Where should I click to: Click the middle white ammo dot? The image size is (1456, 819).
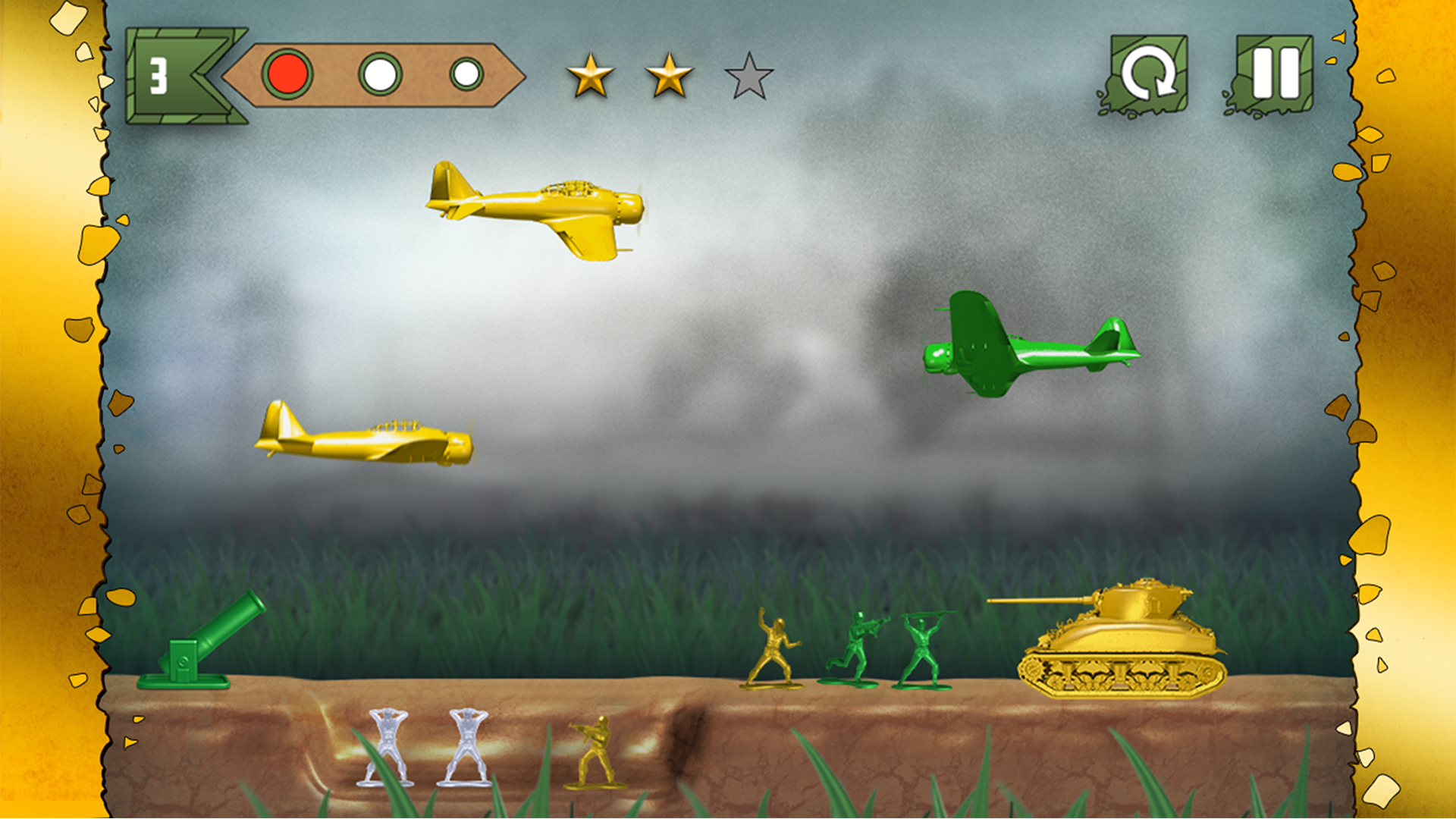(379, 74)
